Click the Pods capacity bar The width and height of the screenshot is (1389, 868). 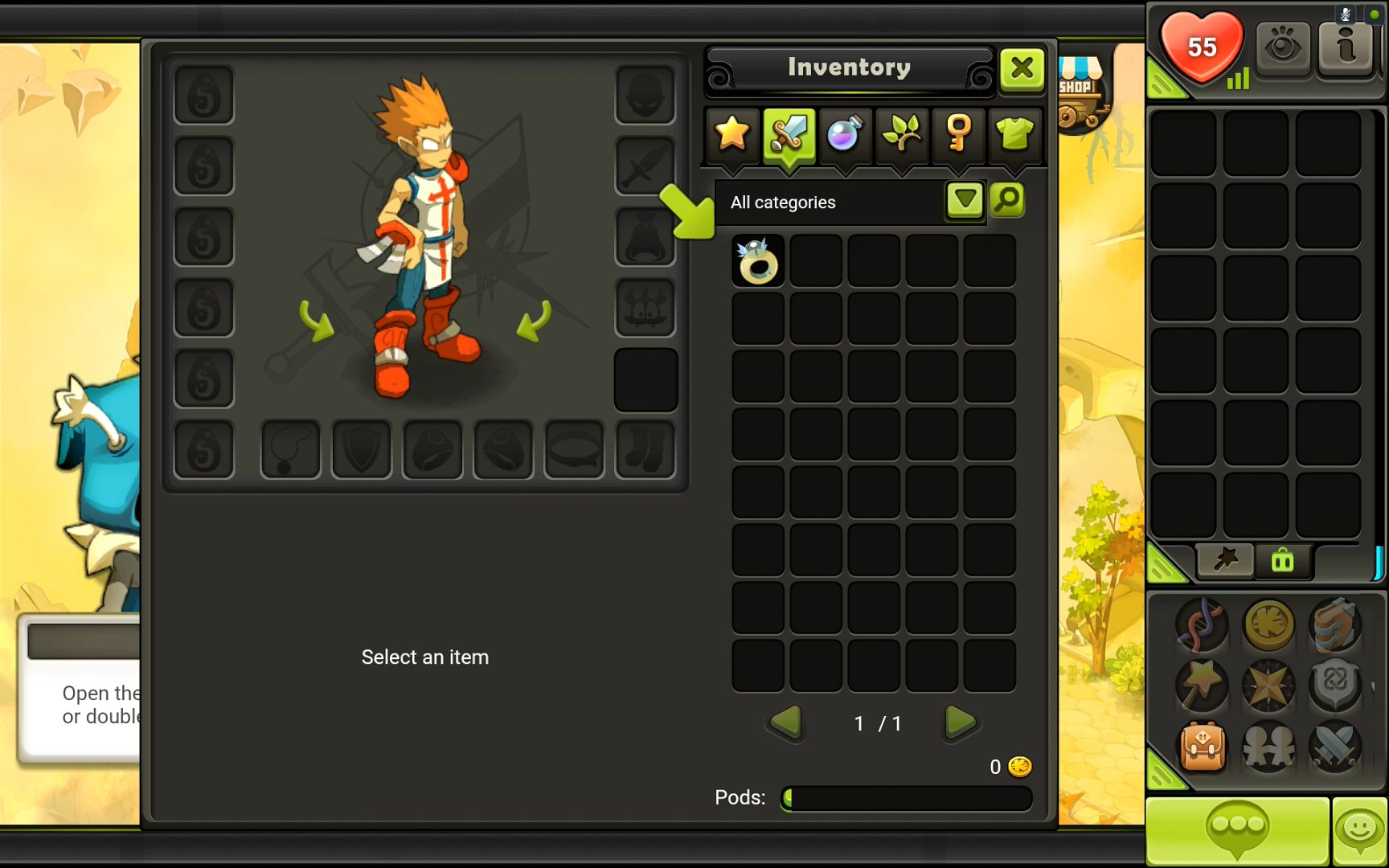click(905, 798)
